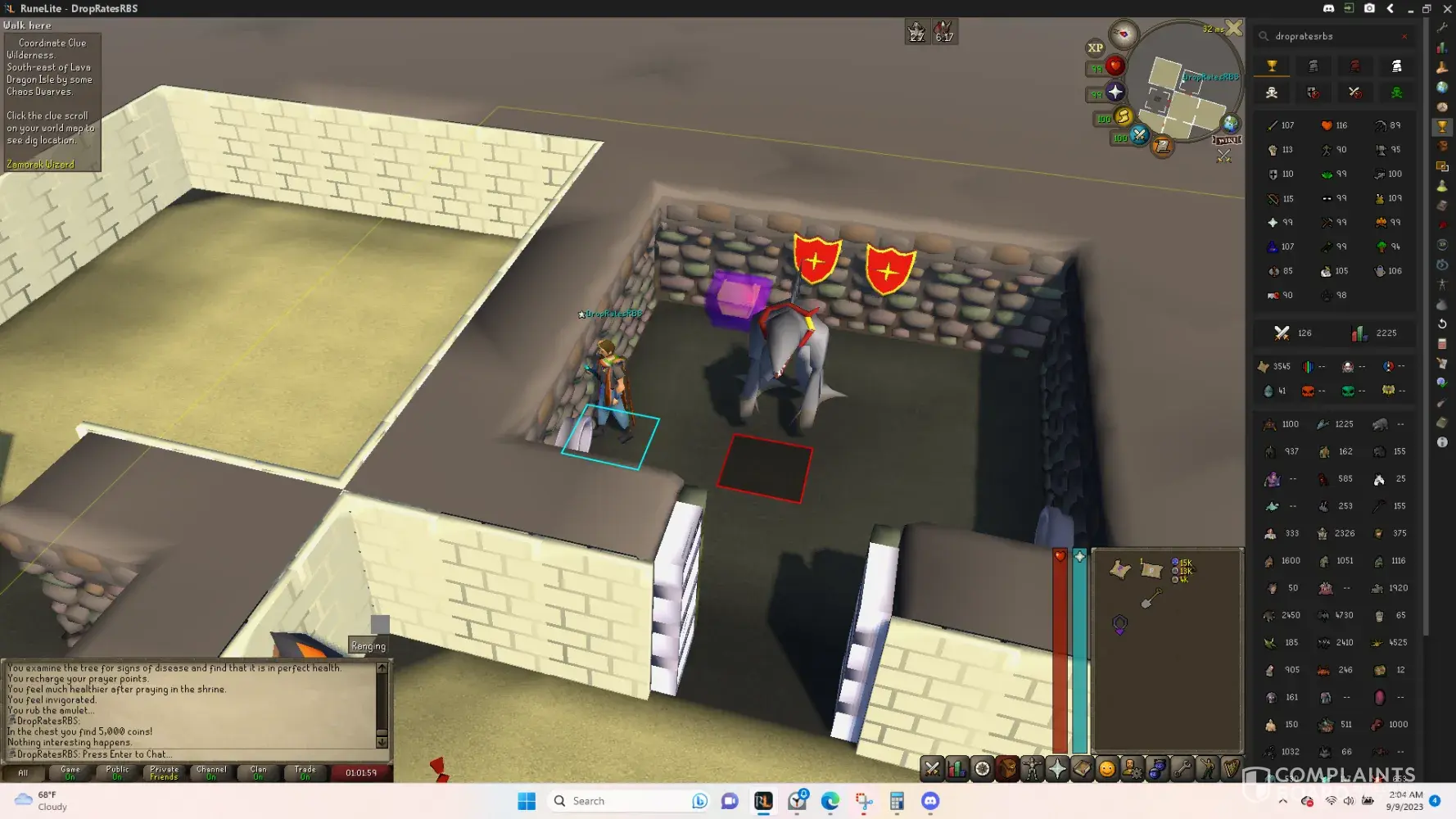The width and height of the screenshot is (1456, 819).
Task: Click the compass to face north
Action: (x=1124, y=34)
